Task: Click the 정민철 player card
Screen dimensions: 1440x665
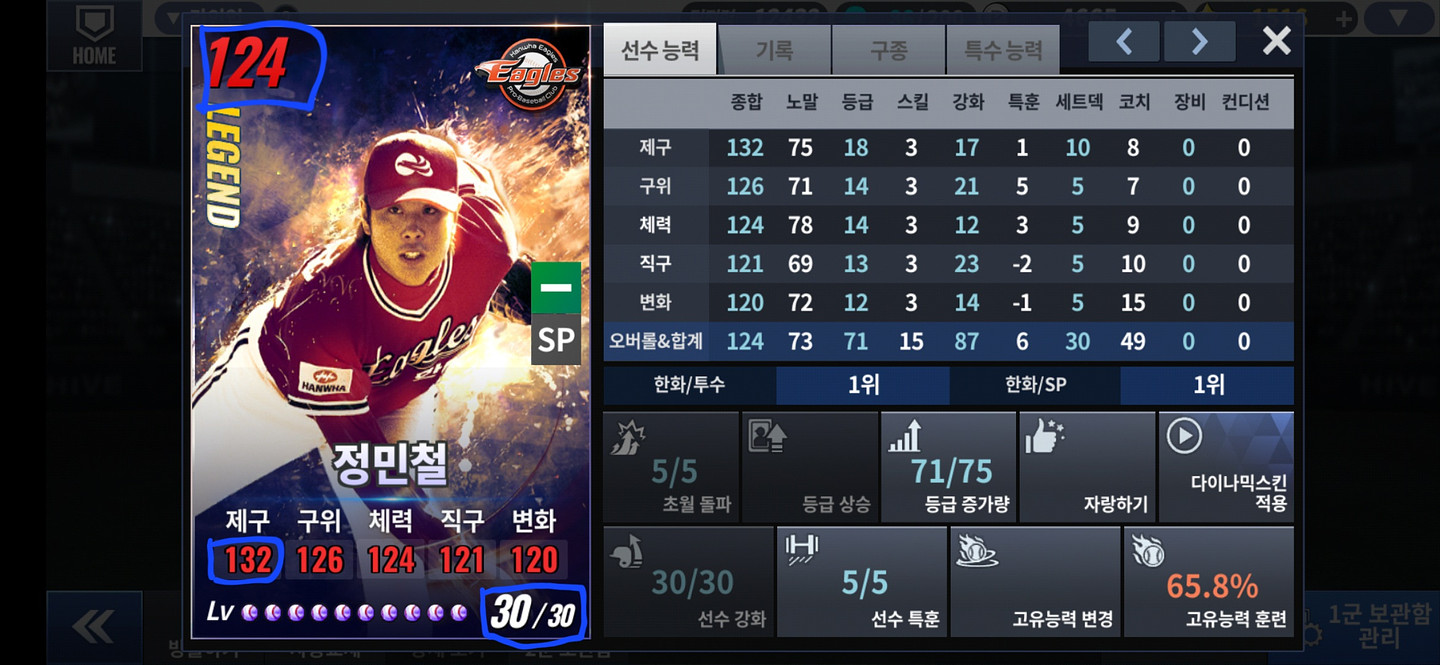Action: [391, 330]
